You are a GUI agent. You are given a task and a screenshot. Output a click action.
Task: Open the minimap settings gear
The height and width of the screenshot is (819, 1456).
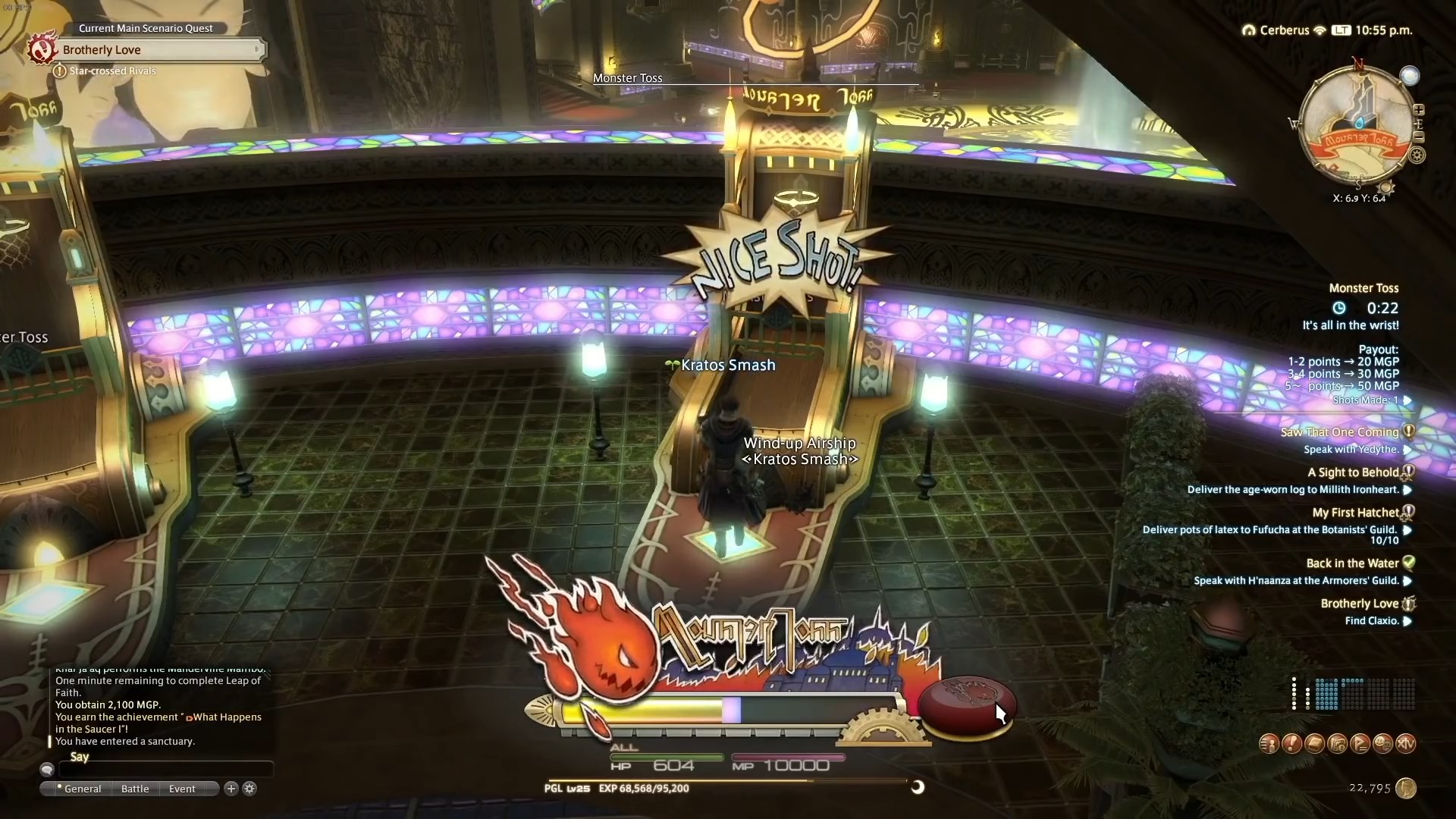coord(1418,155)
